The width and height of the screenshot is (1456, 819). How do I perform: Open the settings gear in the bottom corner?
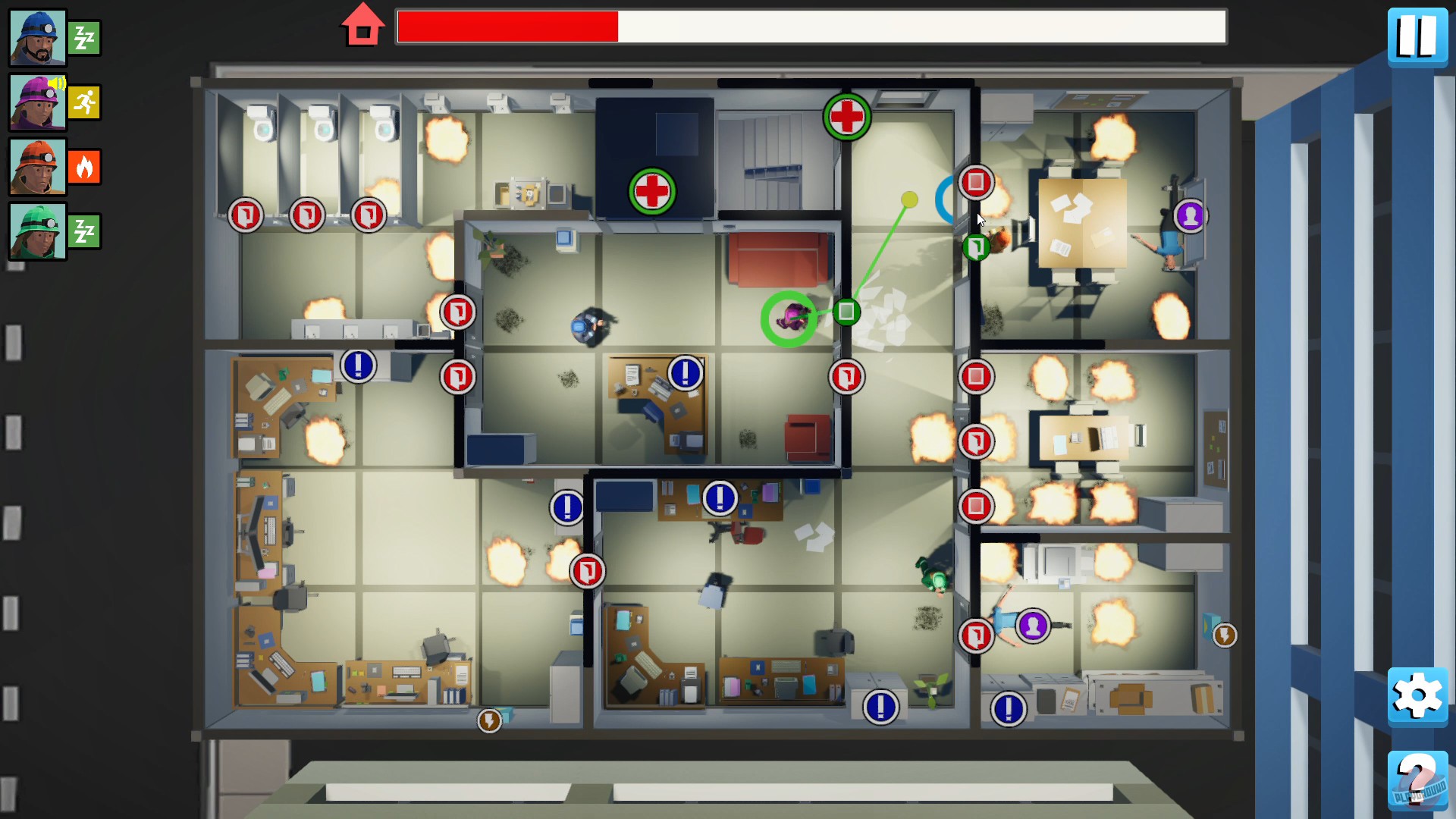click(1417, 697)
